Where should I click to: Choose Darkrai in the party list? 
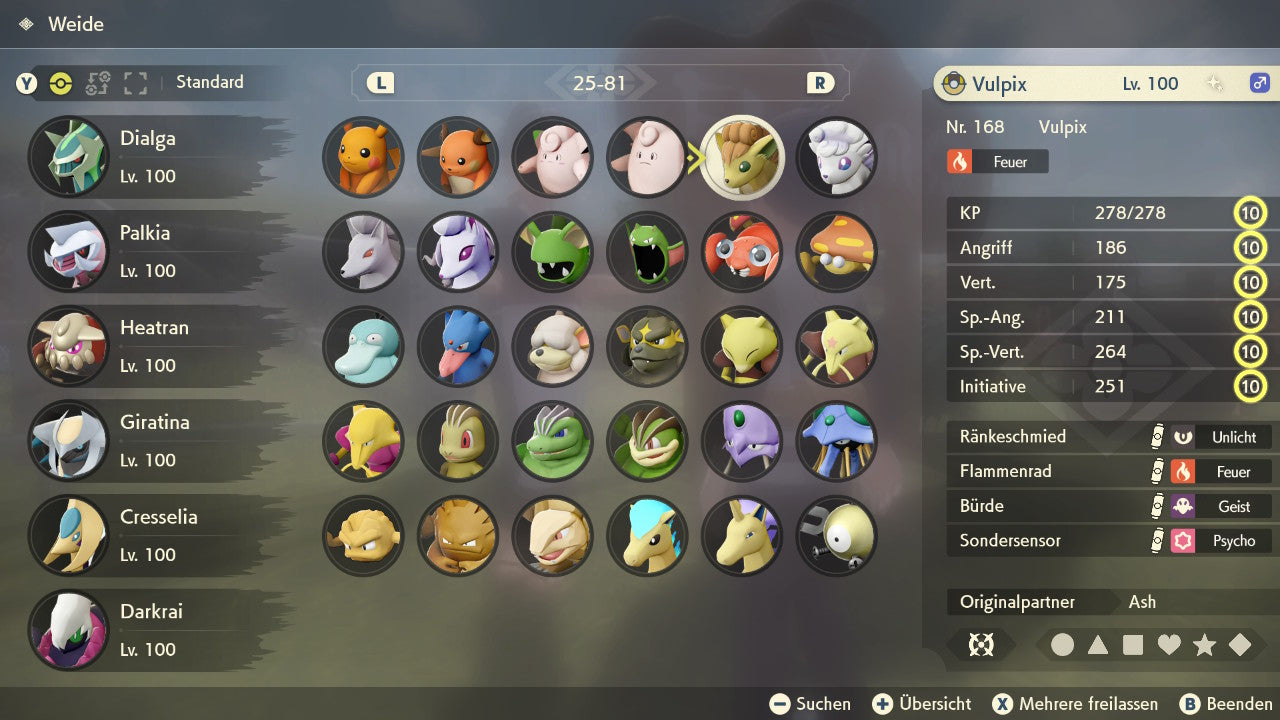coord(150,630)
